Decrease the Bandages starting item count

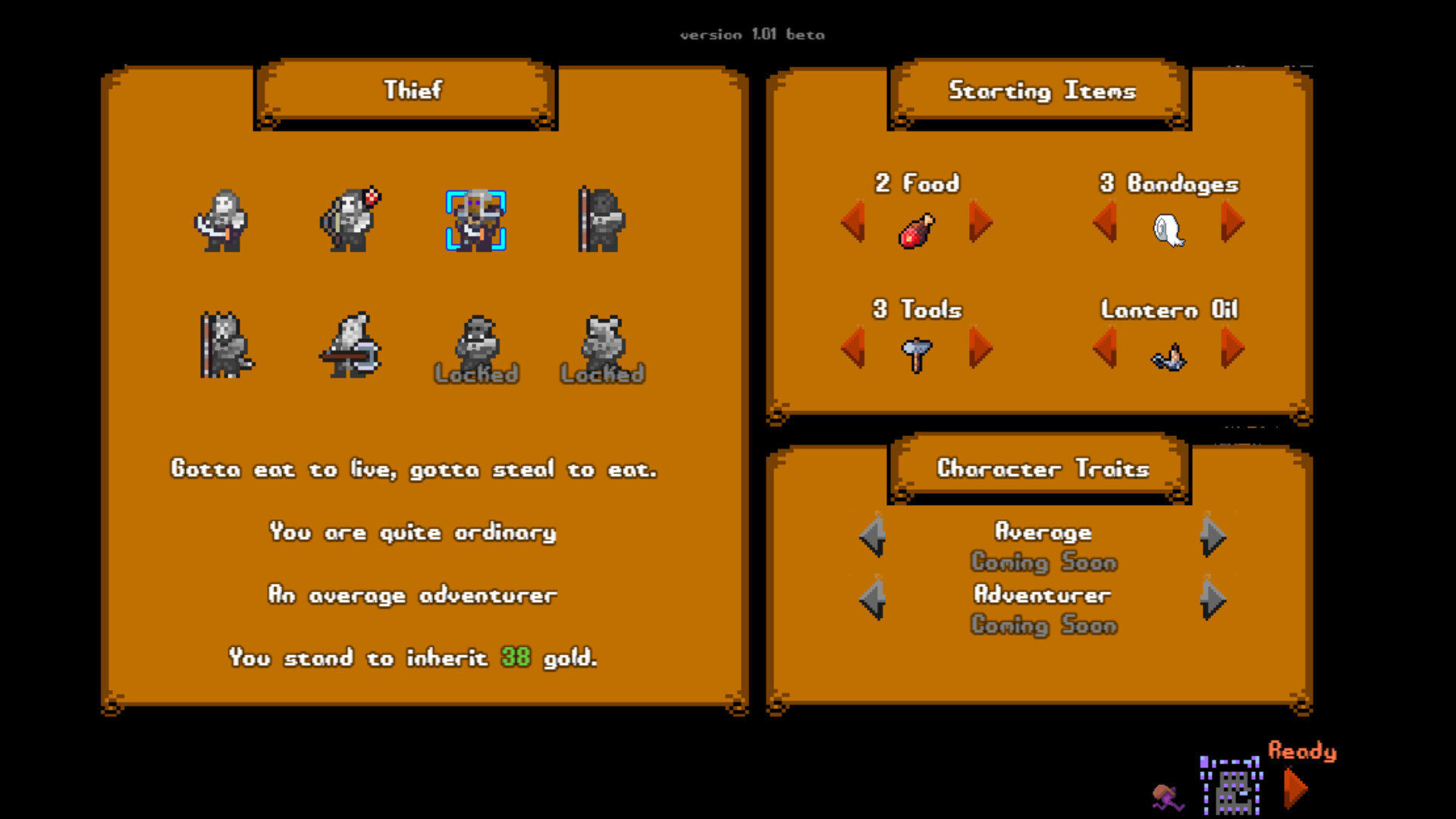tap(1106, 224)
